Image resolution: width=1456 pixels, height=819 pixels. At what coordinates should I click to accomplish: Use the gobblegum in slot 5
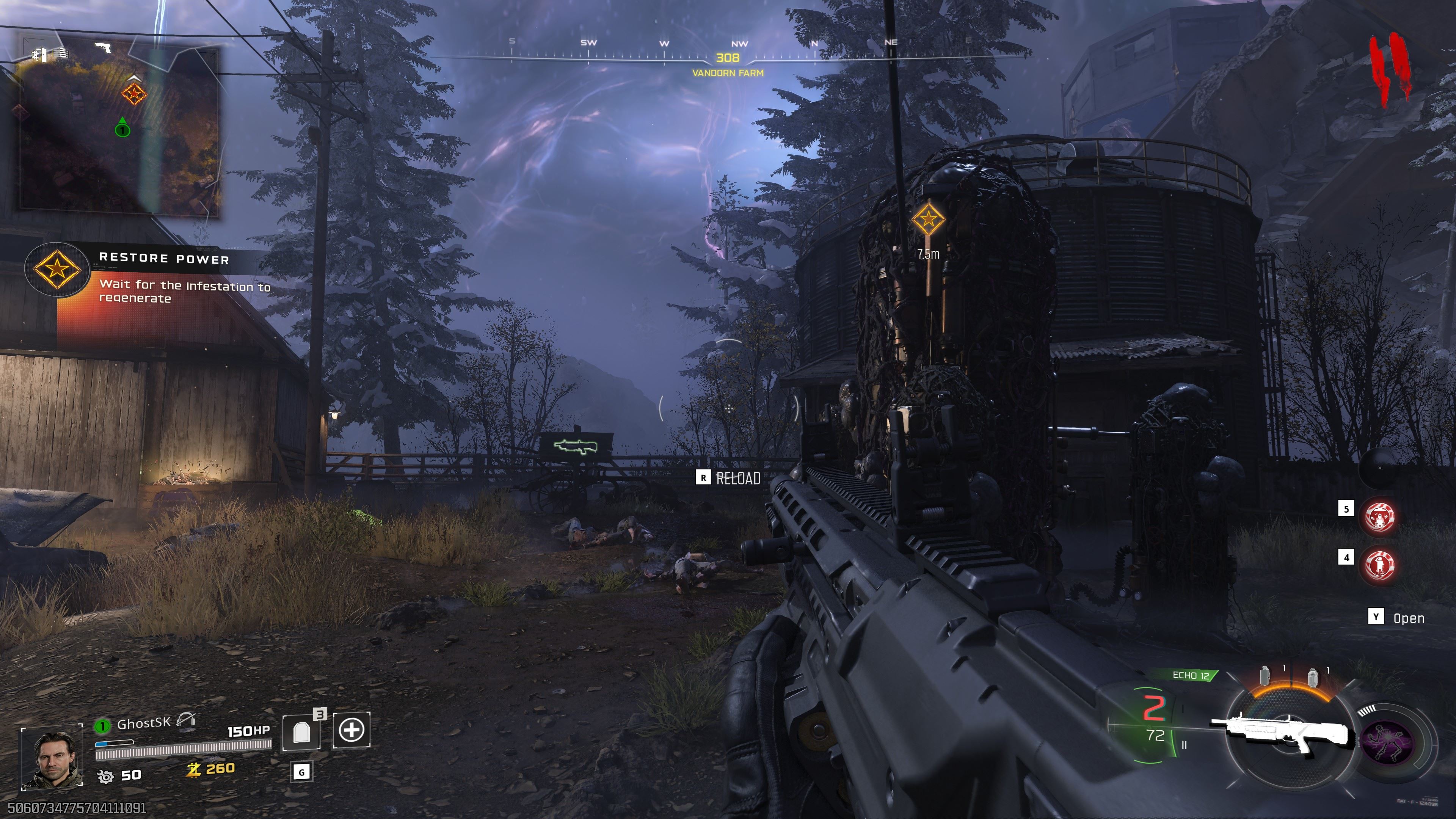[1380, 516]
